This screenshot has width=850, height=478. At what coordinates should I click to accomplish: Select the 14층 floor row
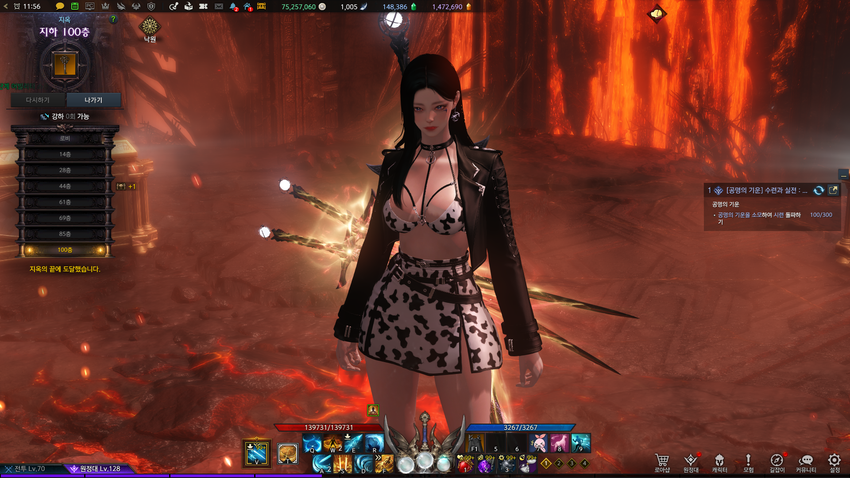point(64,154)
